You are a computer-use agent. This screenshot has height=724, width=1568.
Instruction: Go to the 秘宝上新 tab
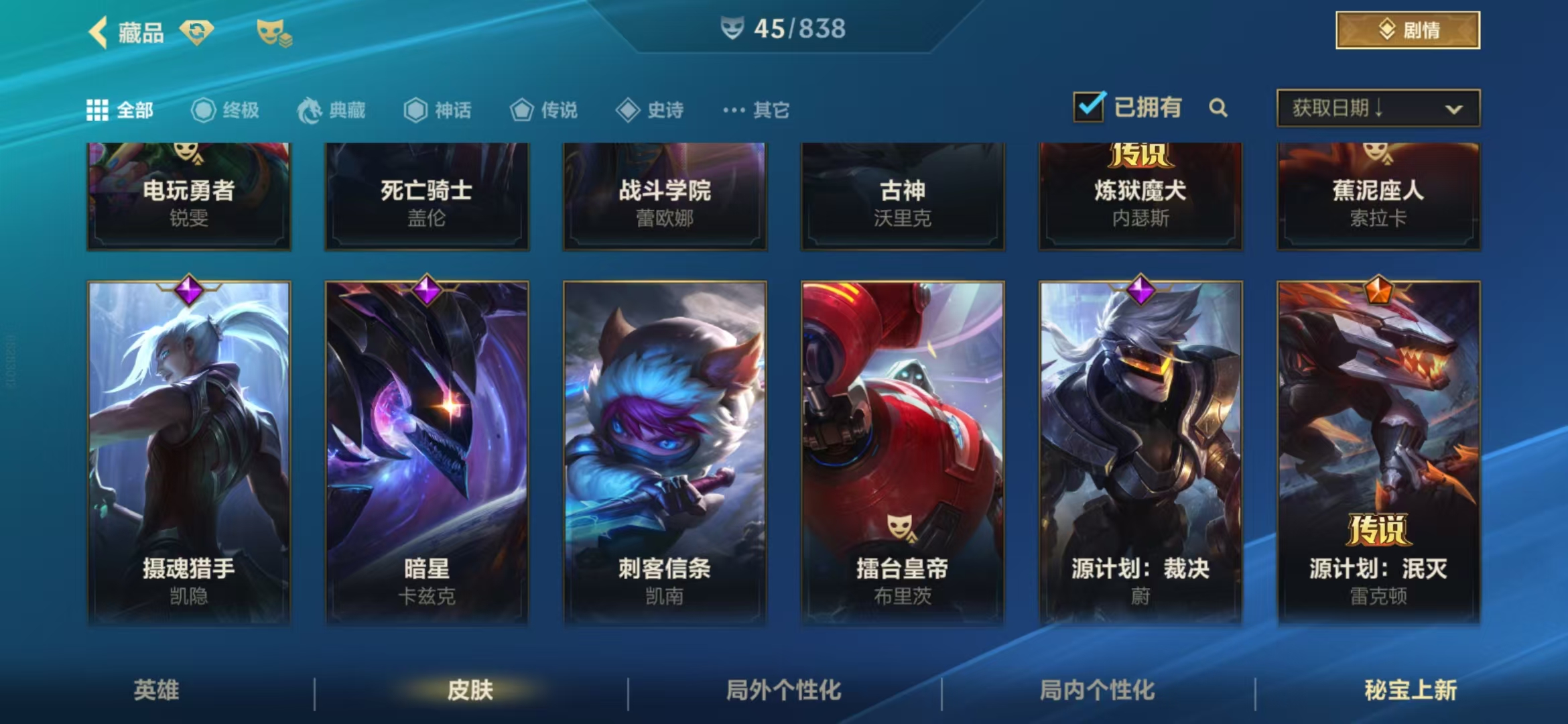(x=1411, y=690)
